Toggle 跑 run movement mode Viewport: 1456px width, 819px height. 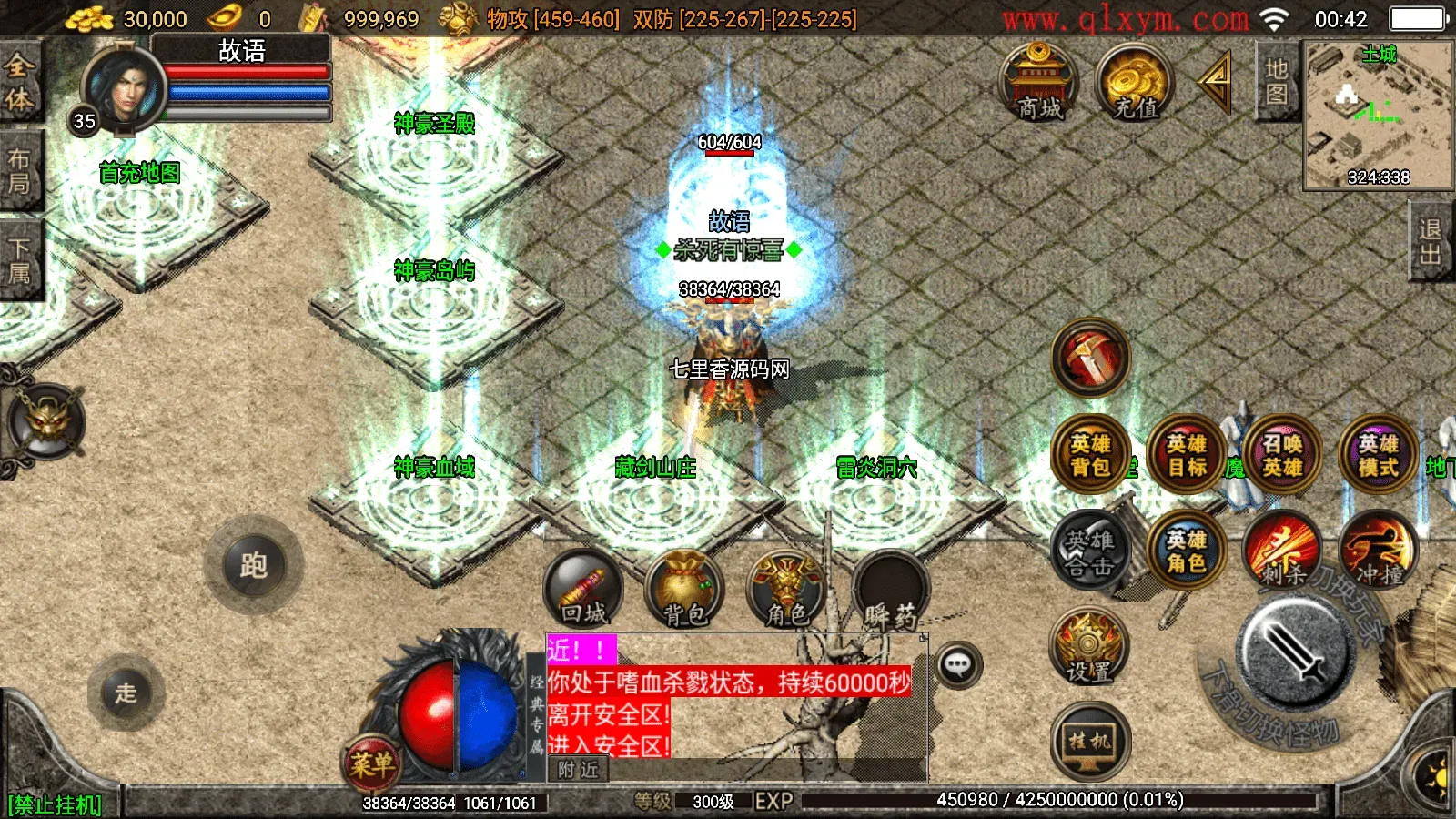click(256, 564)
